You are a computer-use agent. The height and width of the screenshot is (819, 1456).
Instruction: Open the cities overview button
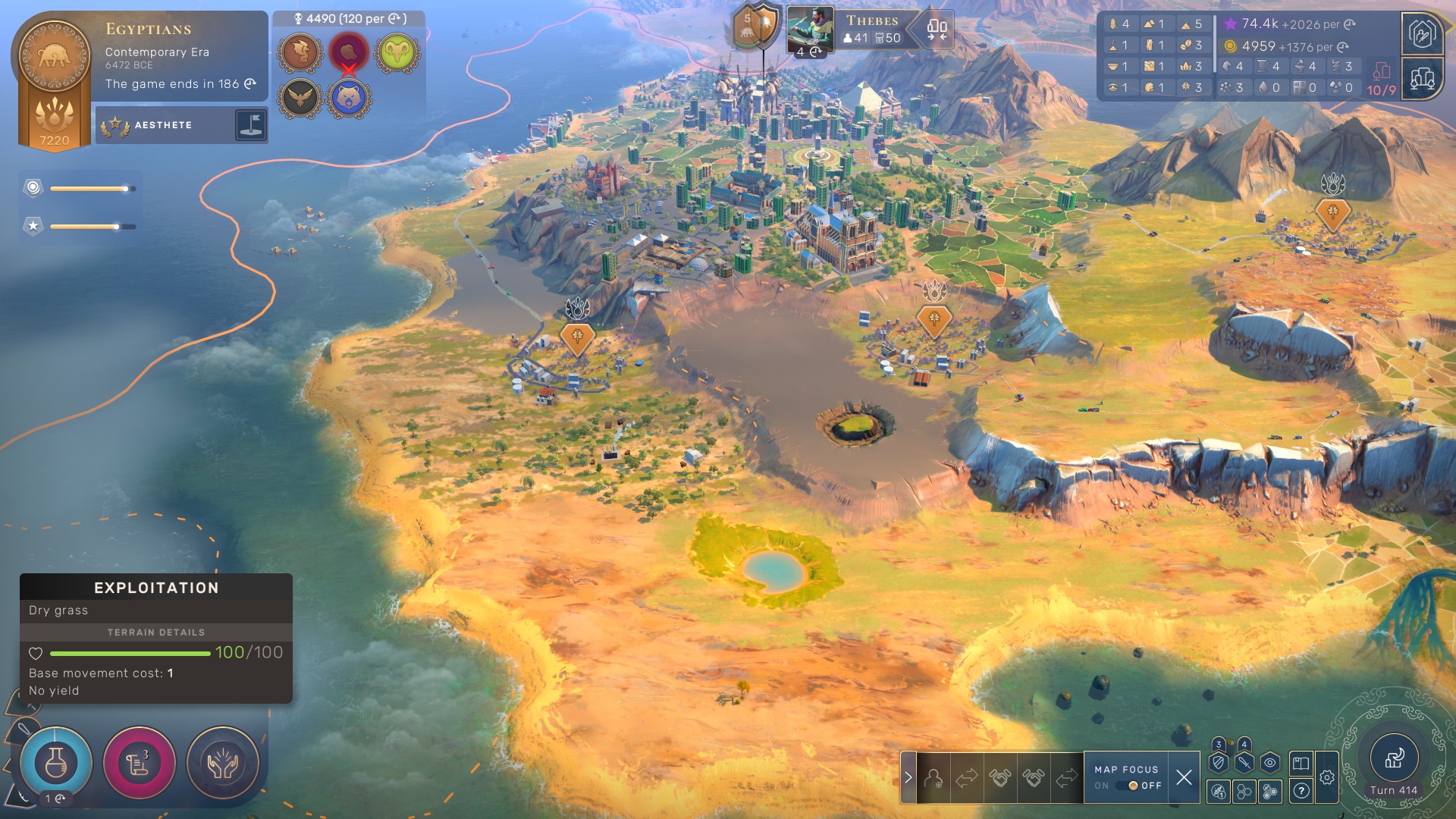1422,79
